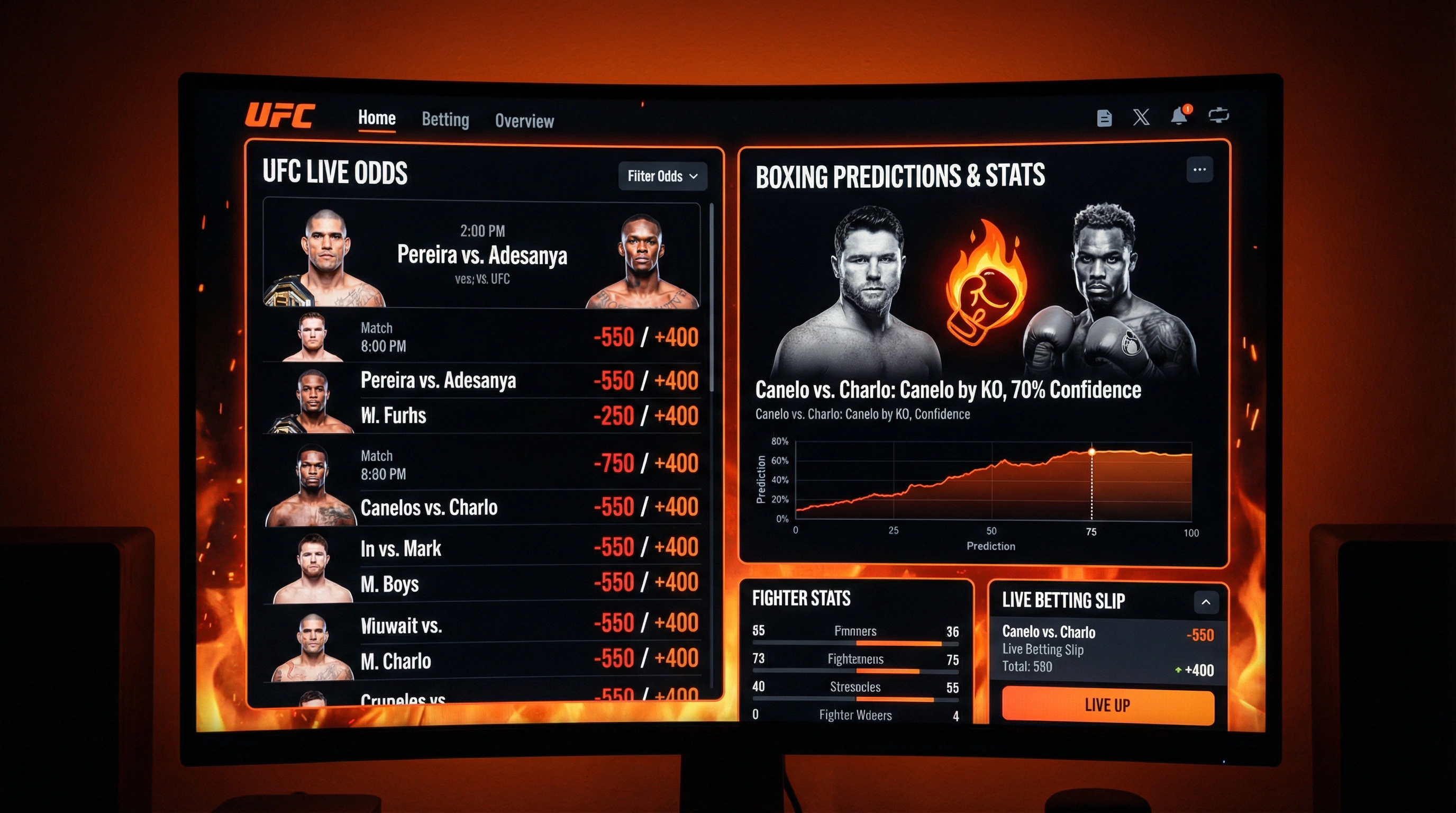Click the UFC logo
This screenshot has height=813, width=1456.
click(x=280, y=115)
